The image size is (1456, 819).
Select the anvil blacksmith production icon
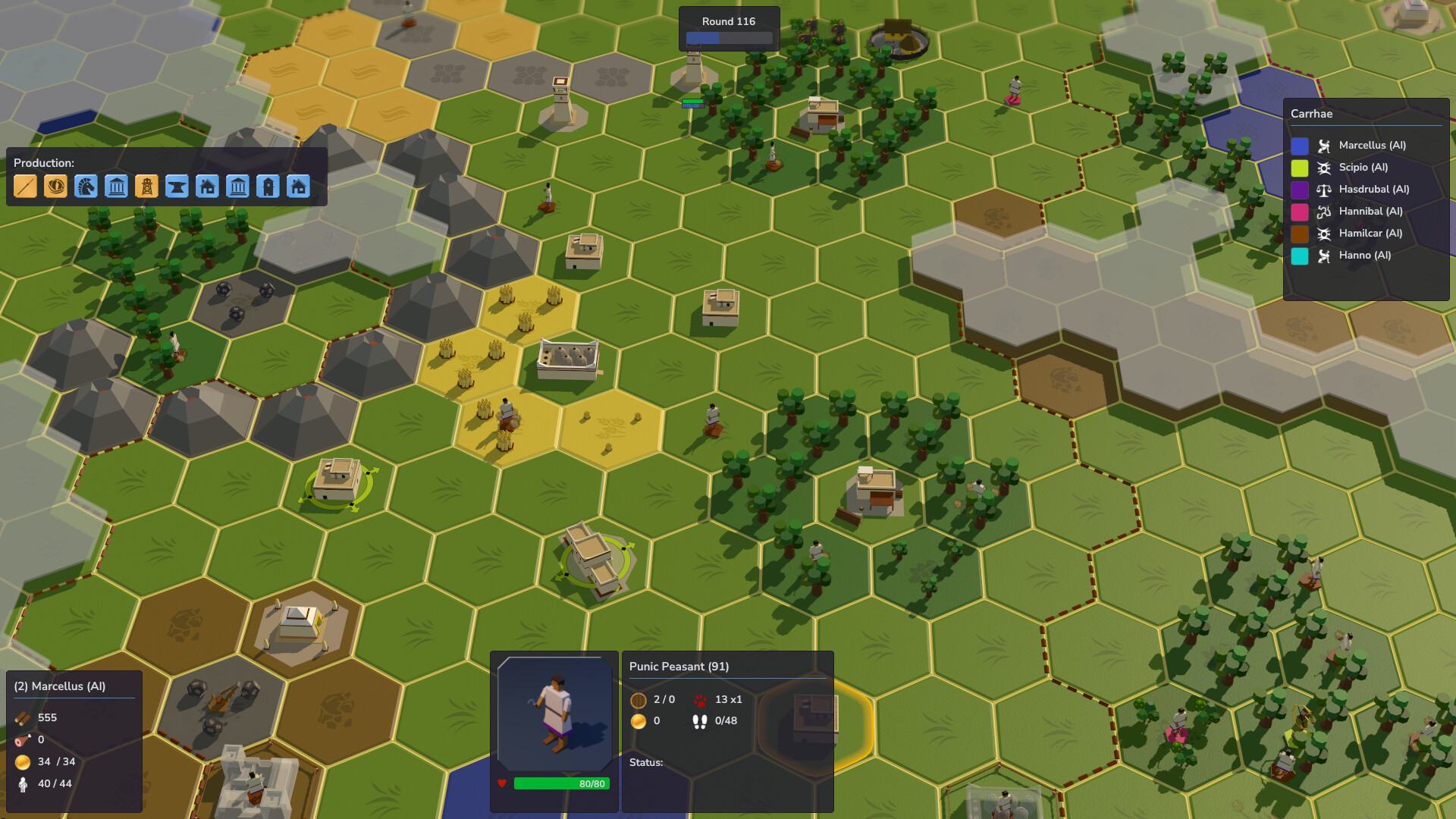pyautogui.click(x=177, y=186)
